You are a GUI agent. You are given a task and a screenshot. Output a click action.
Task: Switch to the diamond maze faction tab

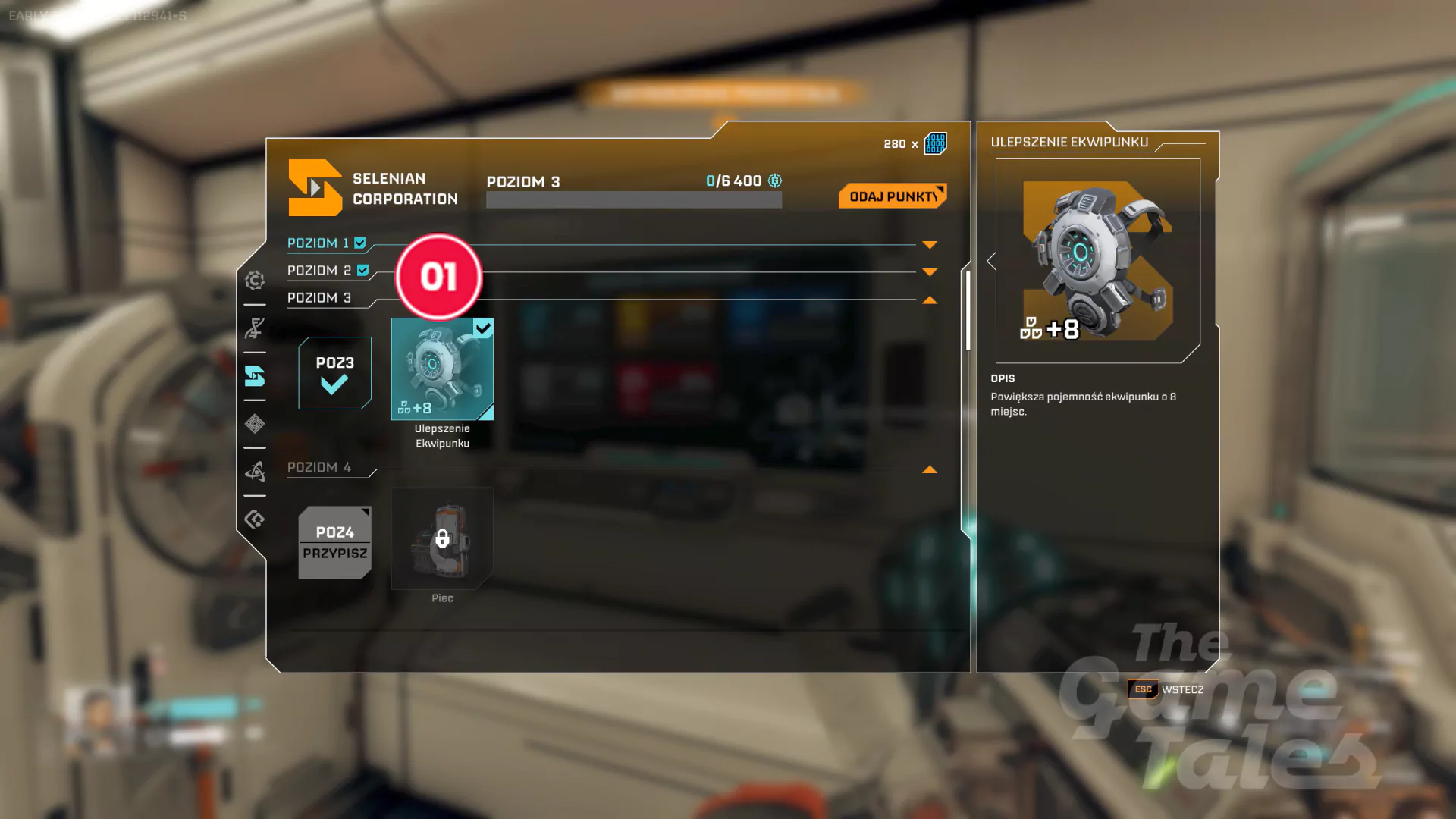click(x=255, y=424)
